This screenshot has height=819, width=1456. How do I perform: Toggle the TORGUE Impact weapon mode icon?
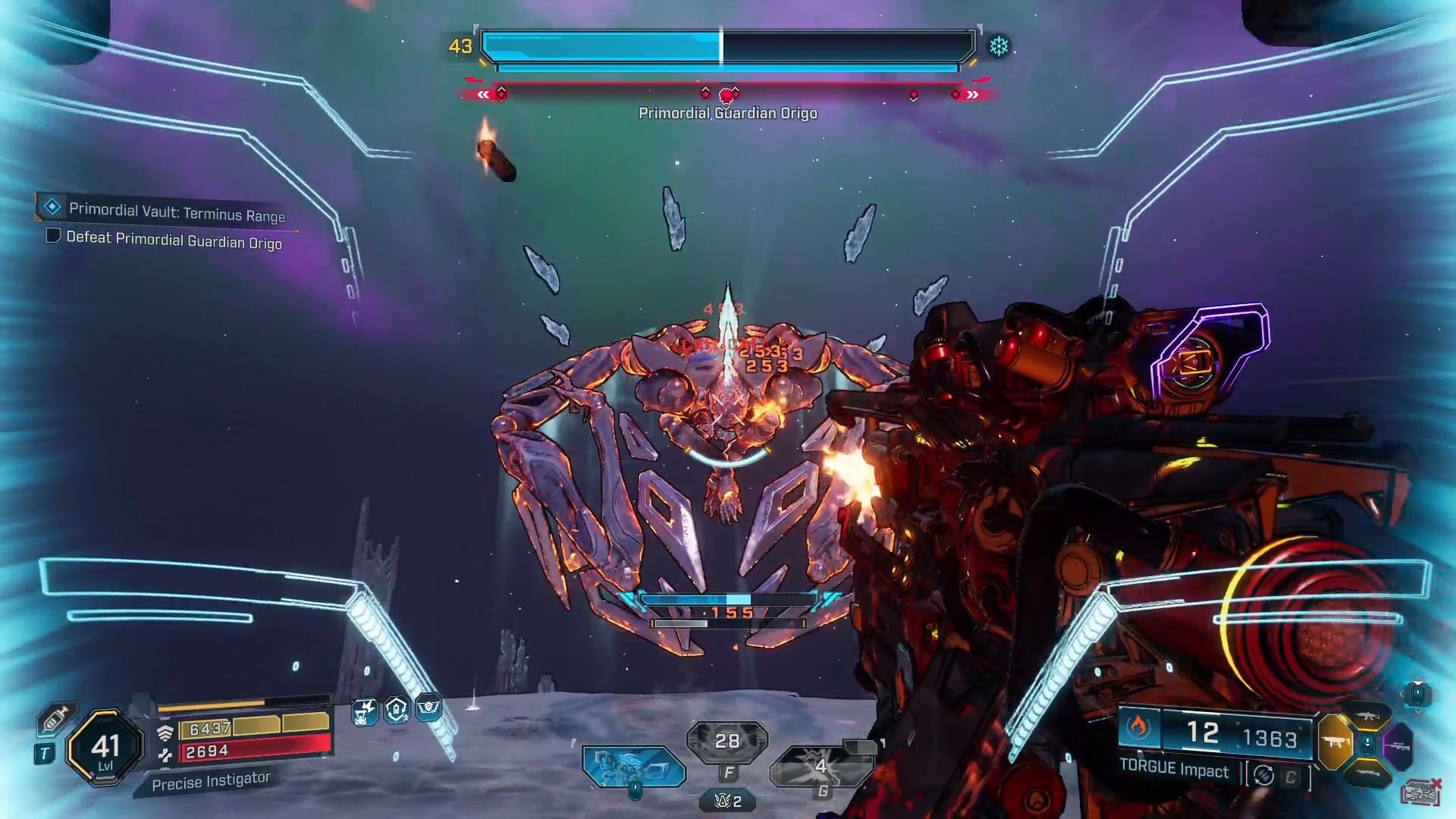[x=1263, y=775]
